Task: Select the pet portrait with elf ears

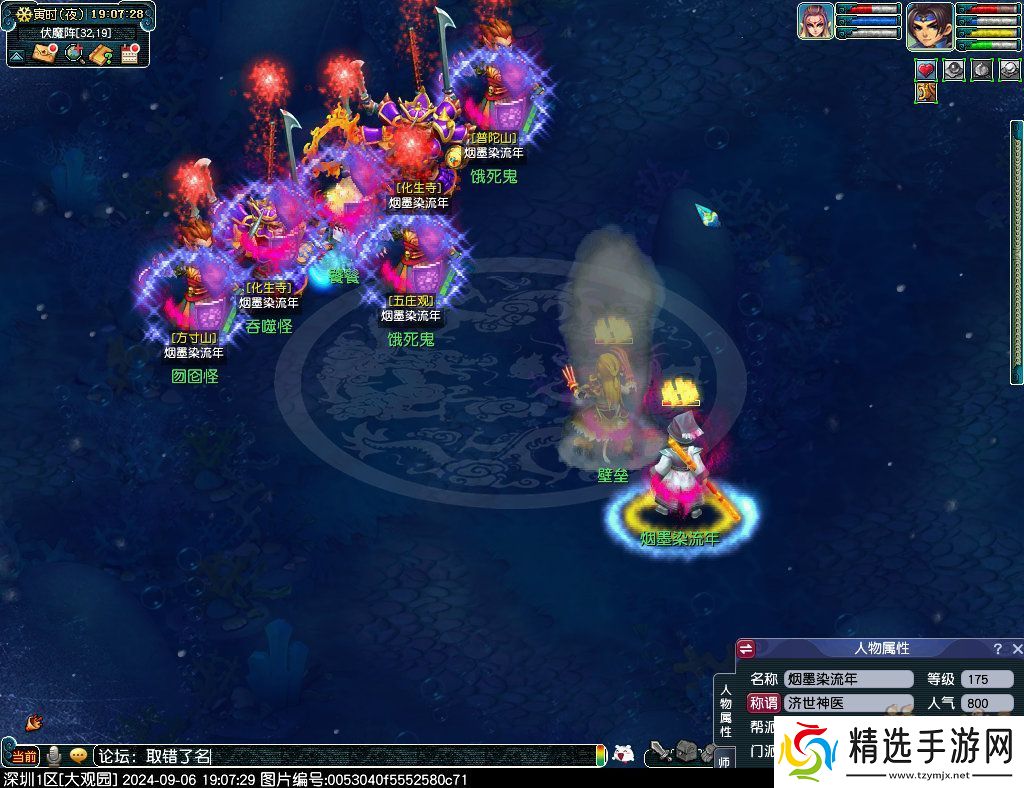Action: (815, 21)
